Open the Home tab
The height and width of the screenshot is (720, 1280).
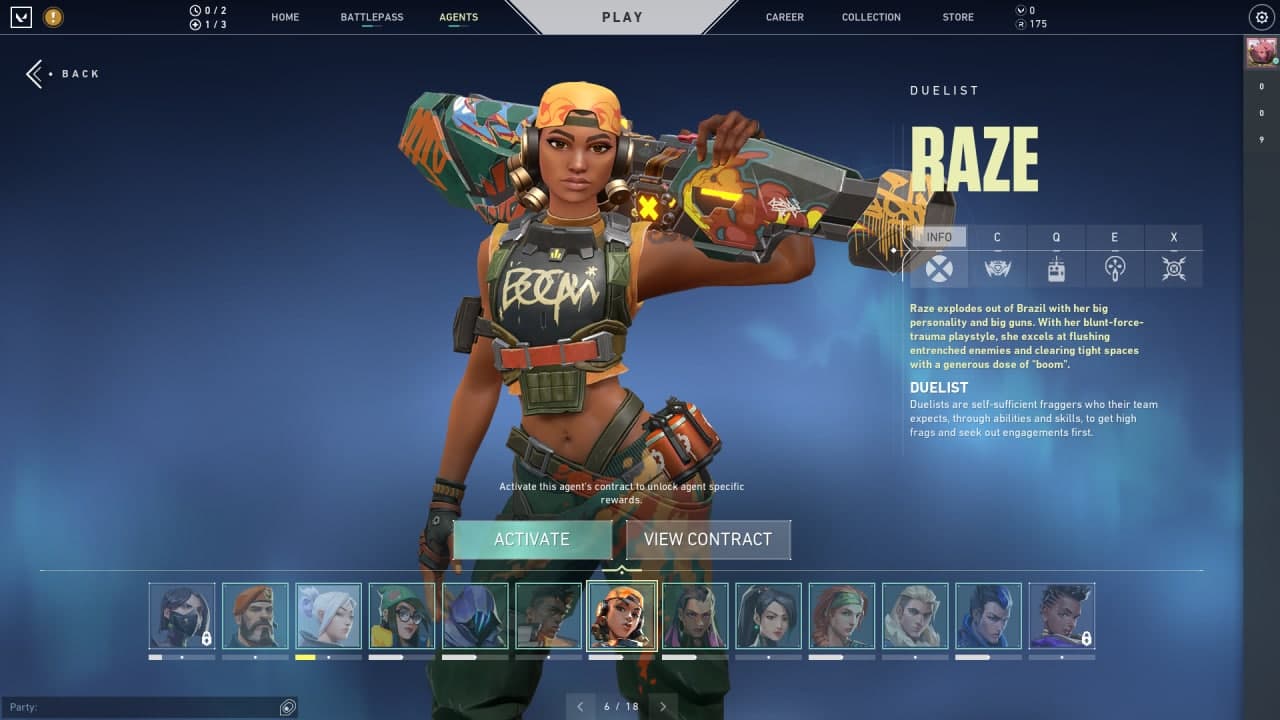pos(285,17)
